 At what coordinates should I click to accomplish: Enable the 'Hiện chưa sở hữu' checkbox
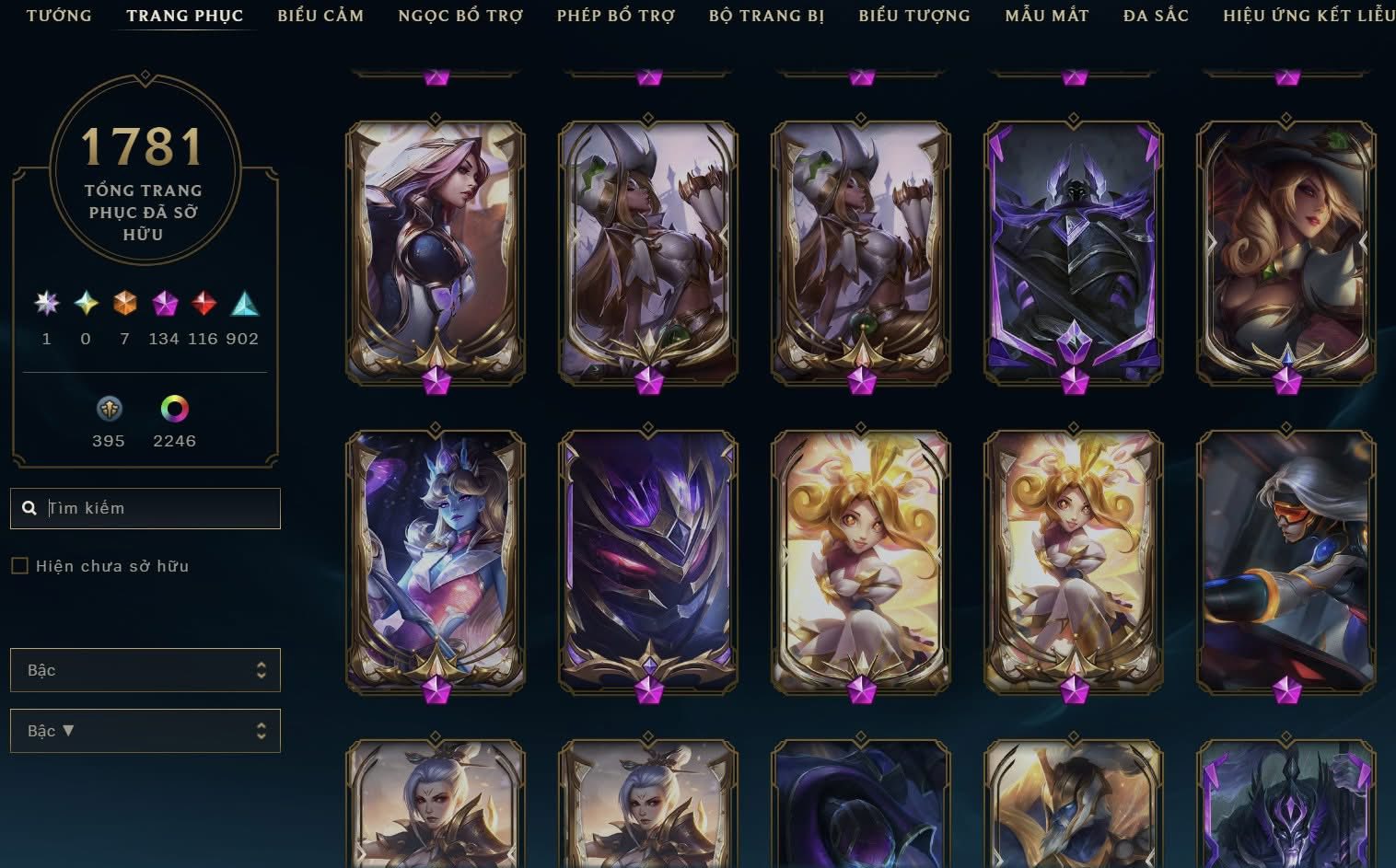coord(19,565)
